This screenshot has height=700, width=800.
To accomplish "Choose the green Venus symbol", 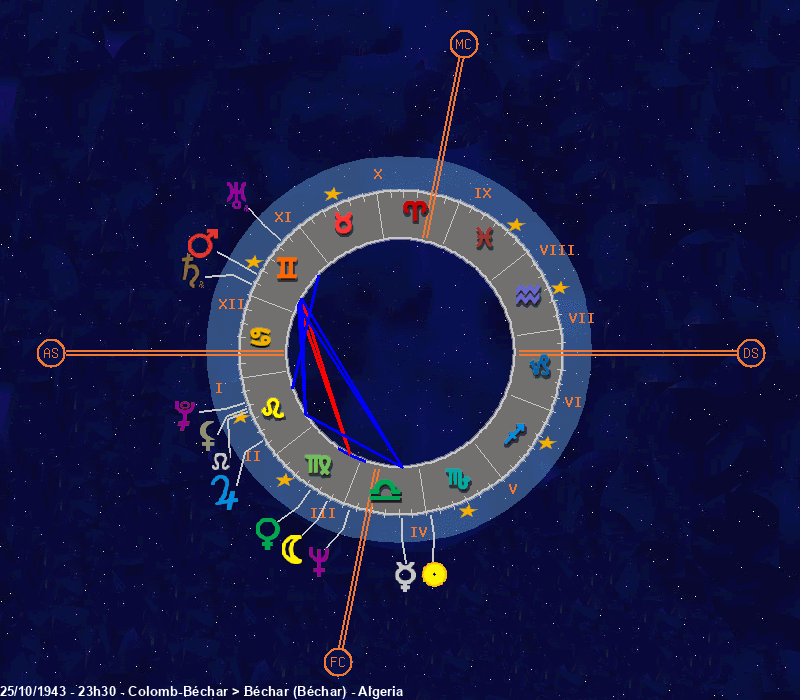I will 267,532.
